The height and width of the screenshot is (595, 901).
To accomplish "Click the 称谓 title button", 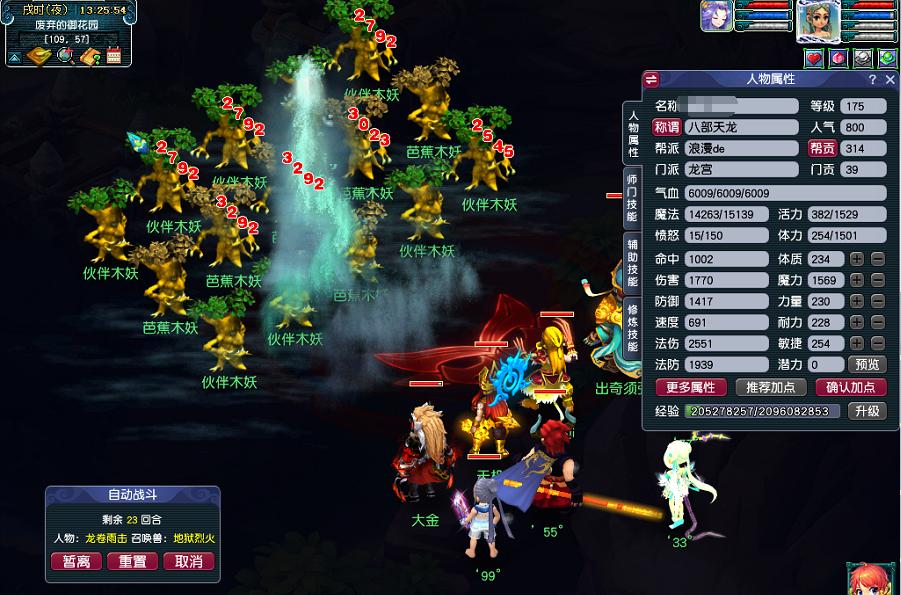I will 667,127.
